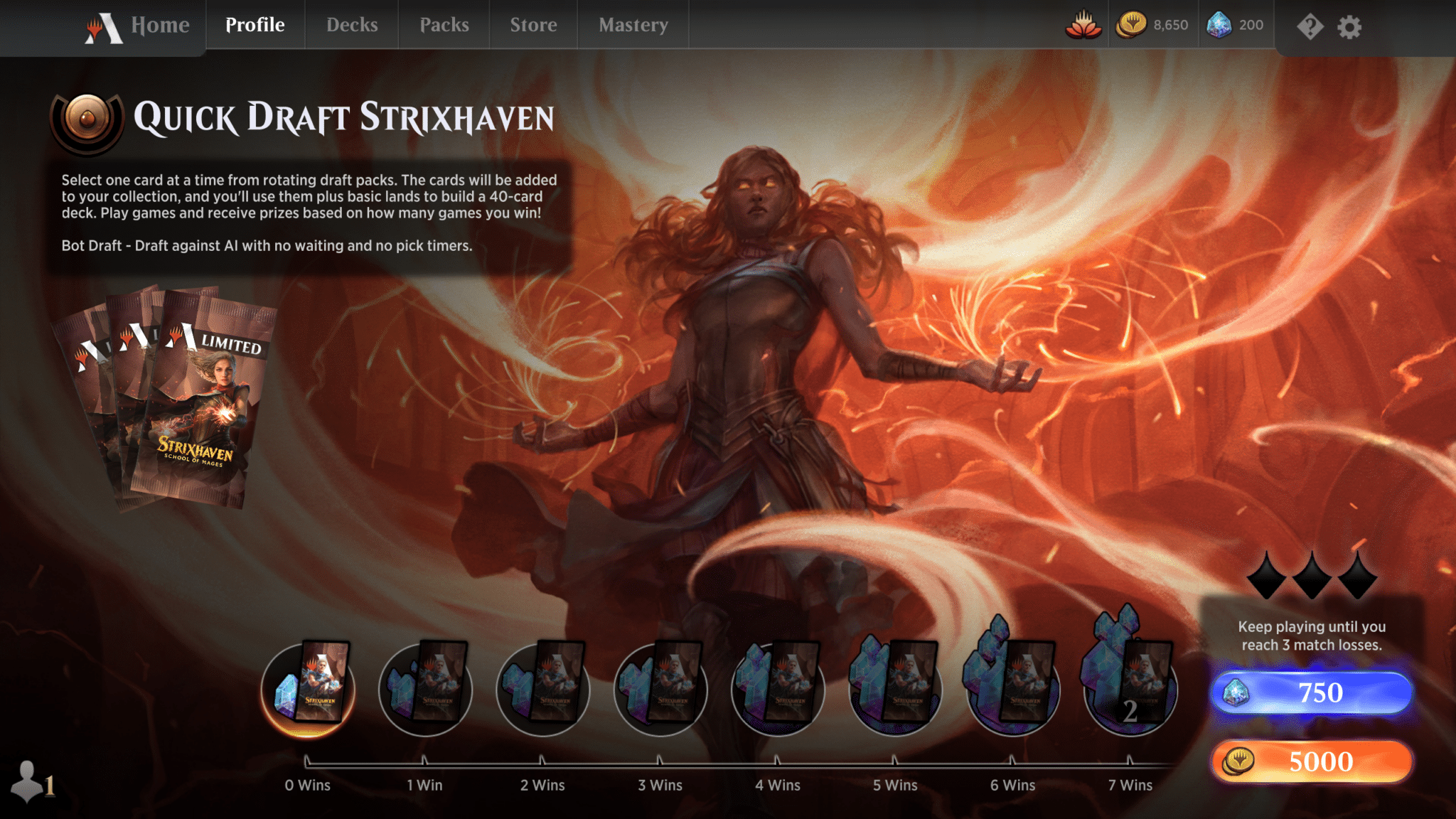The height and width of the screenshot is (819, 1456).
Task: Click the gold coins balance icon
Action: (1130, 24)
